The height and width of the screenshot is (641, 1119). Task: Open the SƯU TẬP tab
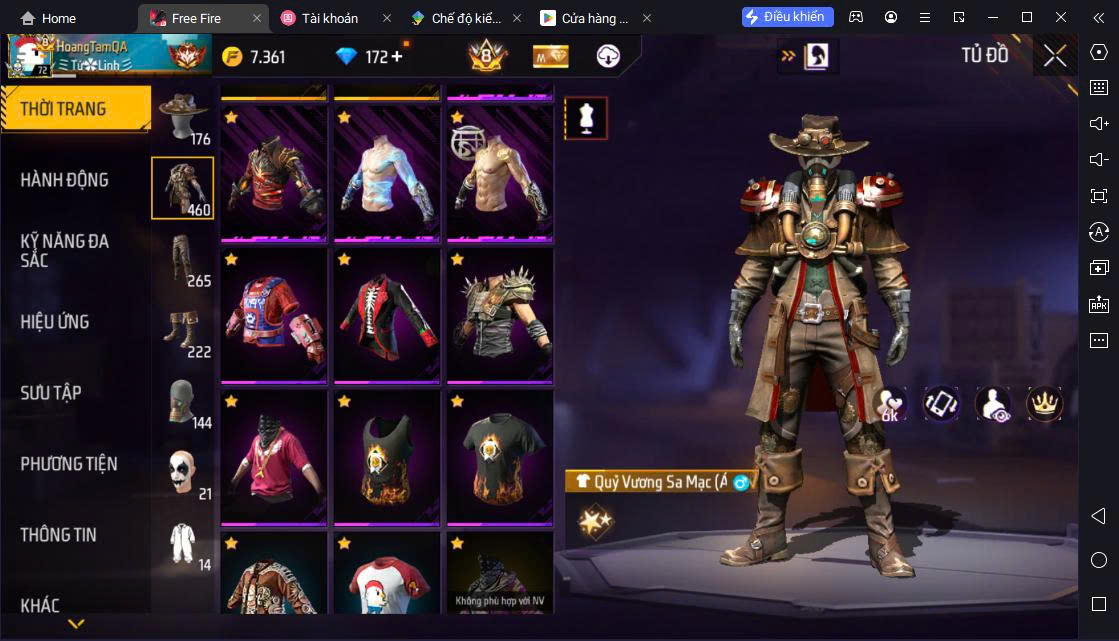(51, 393)
